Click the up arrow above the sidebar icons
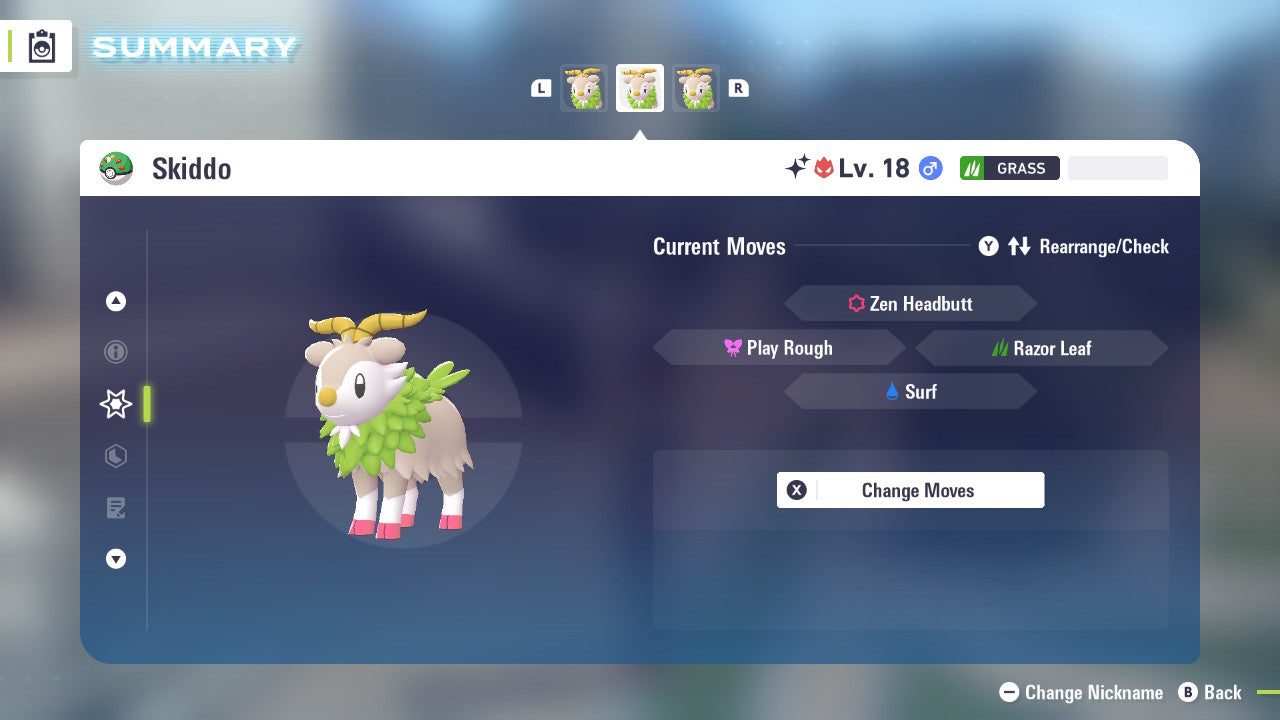 (115, 301)
